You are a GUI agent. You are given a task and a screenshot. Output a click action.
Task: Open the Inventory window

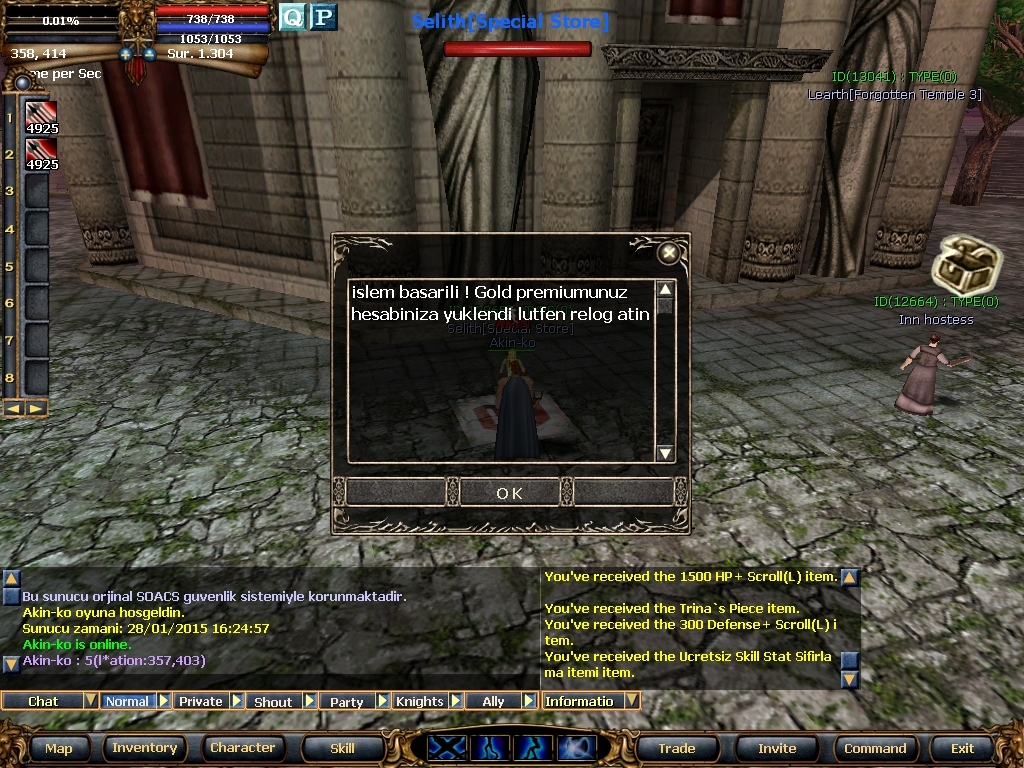tap(144, 748)
